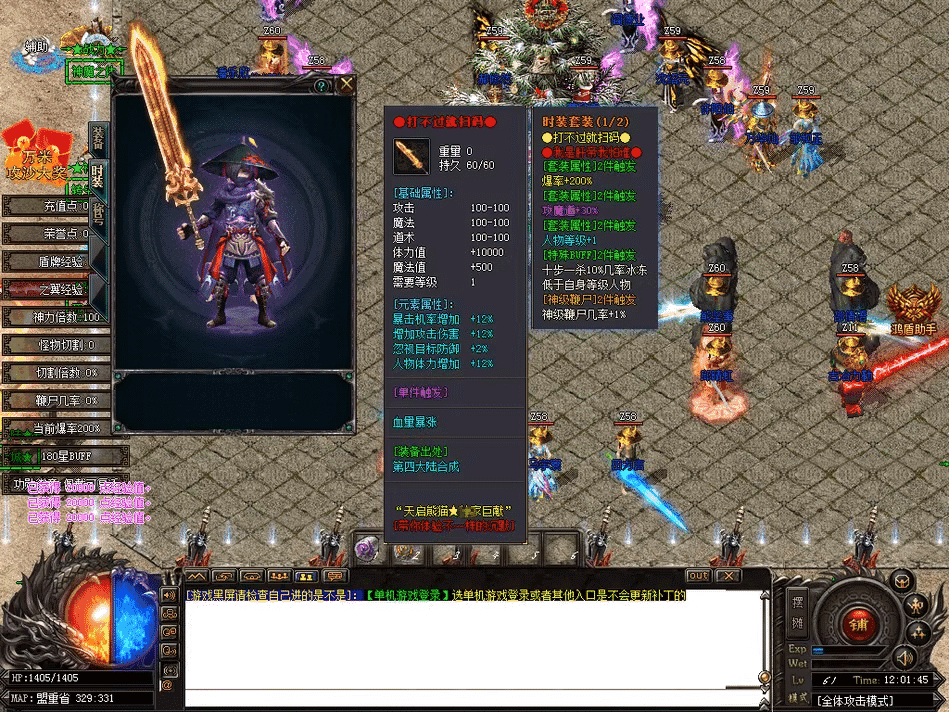Open the 辅助 assist menu

coord(36,47)
